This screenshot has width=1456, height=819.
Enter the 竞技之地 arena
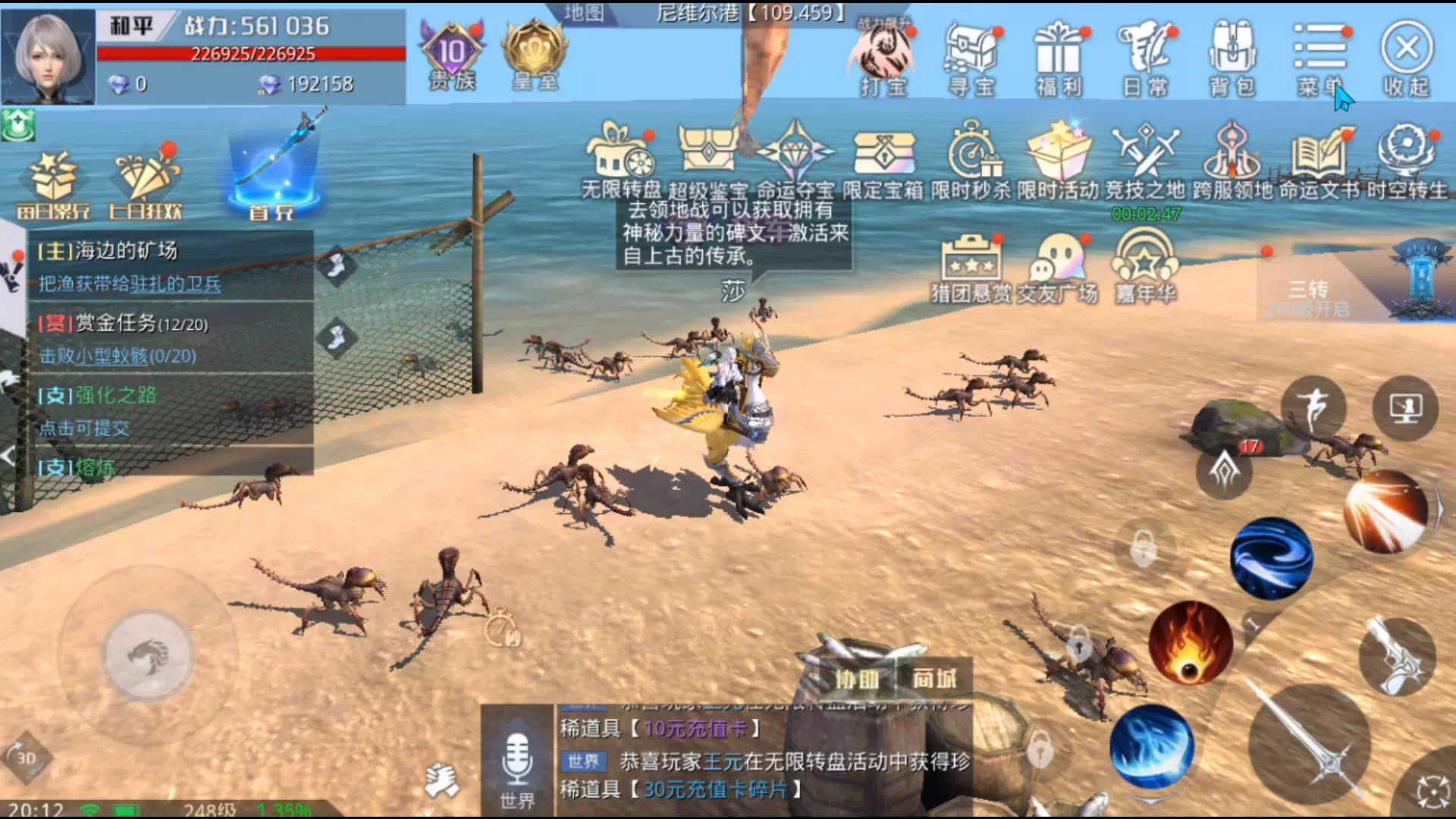coord(1145,161)
